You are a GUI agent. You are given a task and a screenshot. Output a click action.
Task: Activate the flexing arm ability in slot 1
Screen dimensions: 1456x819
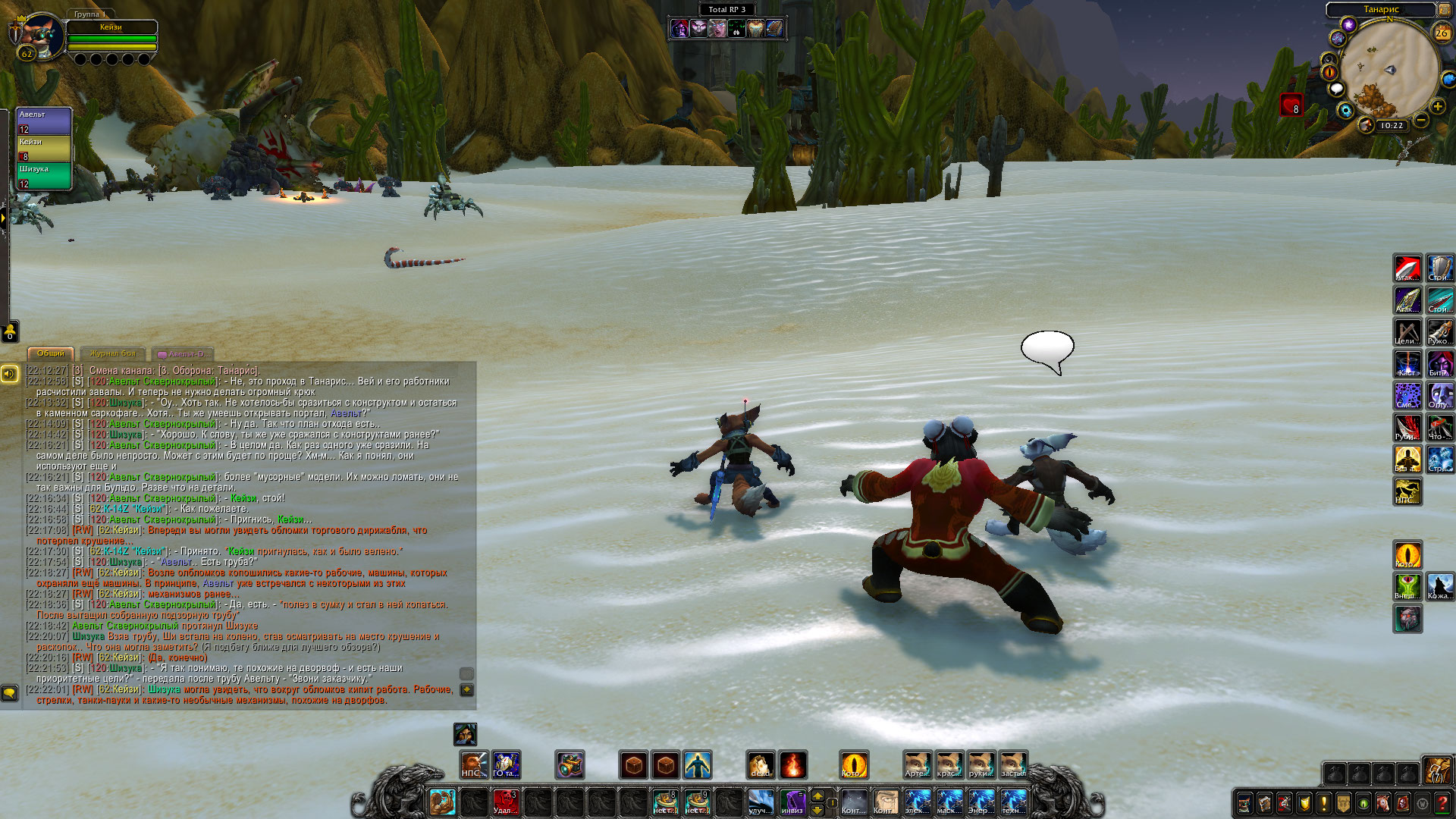pyautogui.click(x=441, y=802)
